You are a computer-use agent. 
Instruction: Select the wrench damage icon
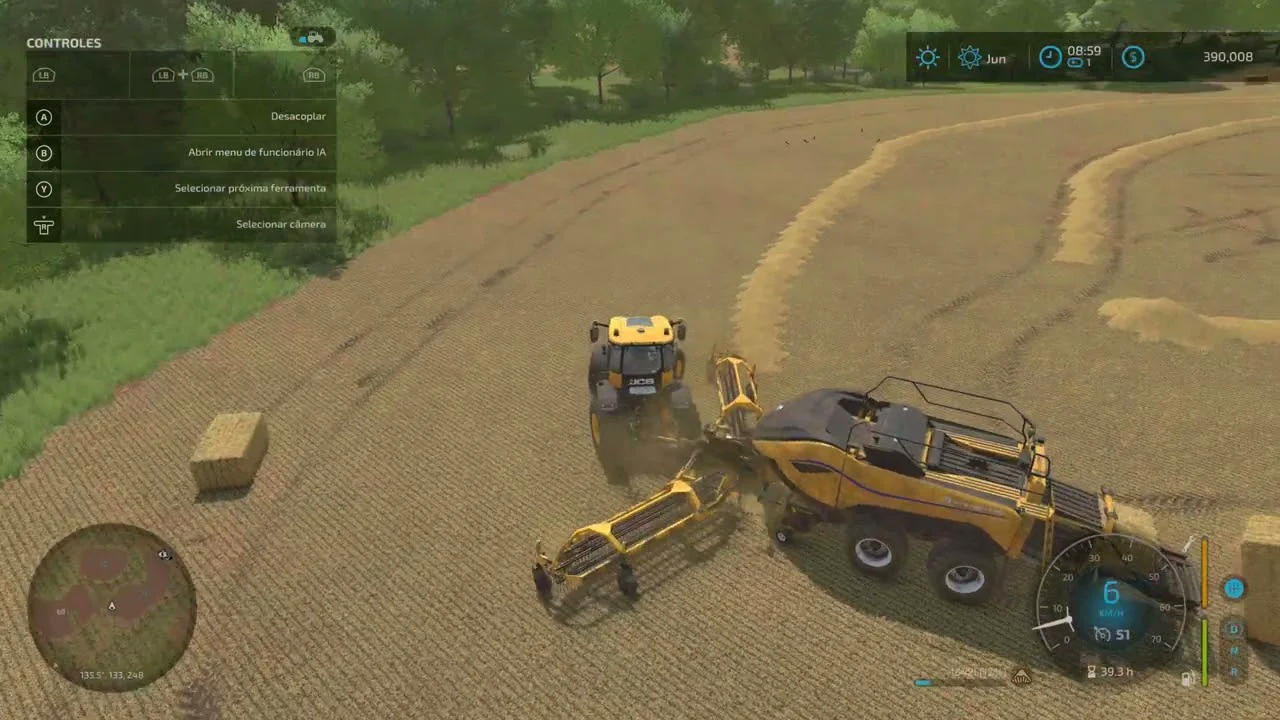click(1189, 543)
